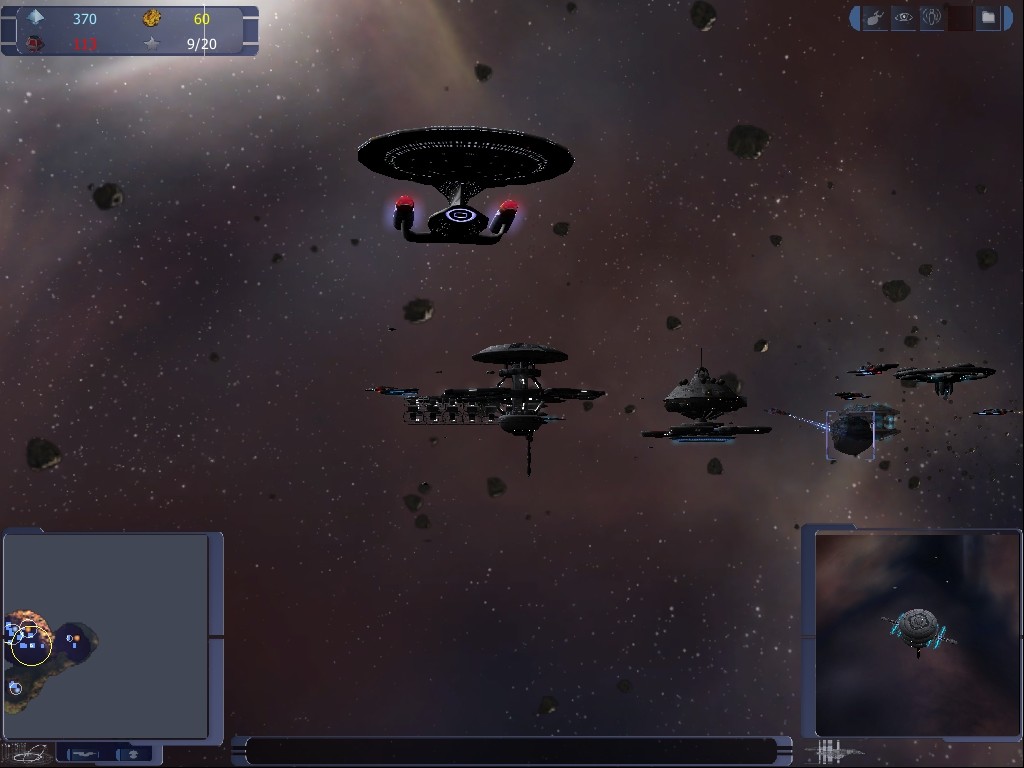This screenshot has width=1024, height=768.
Task: Activate the signal broadcast icon
Action: (932, 18)
